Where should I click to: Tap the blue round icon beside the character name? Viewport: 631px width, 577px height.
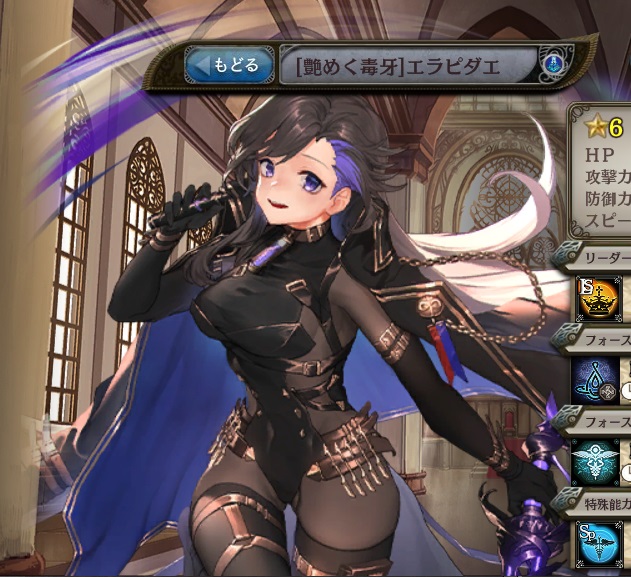pos(549,65)
